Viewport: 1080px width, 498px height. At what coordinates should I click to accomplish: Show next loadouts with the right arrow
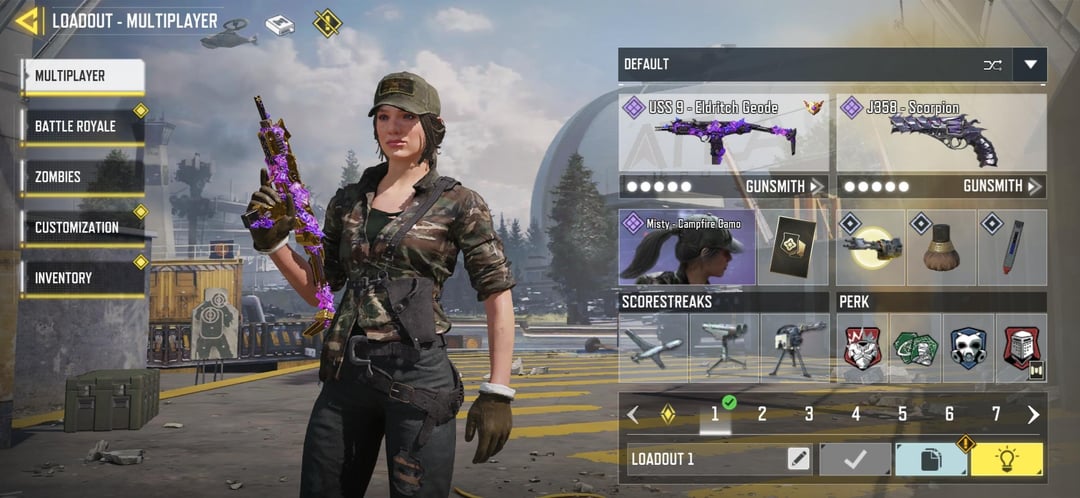coord(1033,414)
